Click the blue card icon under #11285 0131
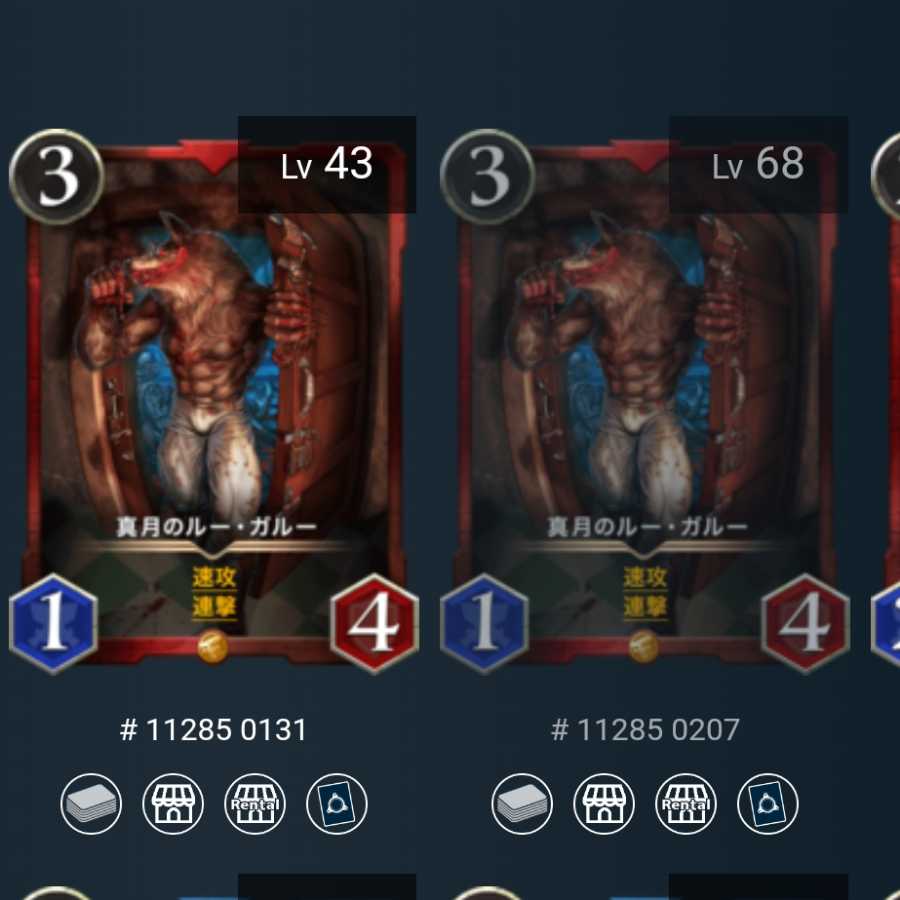900x900 pixels. [337, 804]
